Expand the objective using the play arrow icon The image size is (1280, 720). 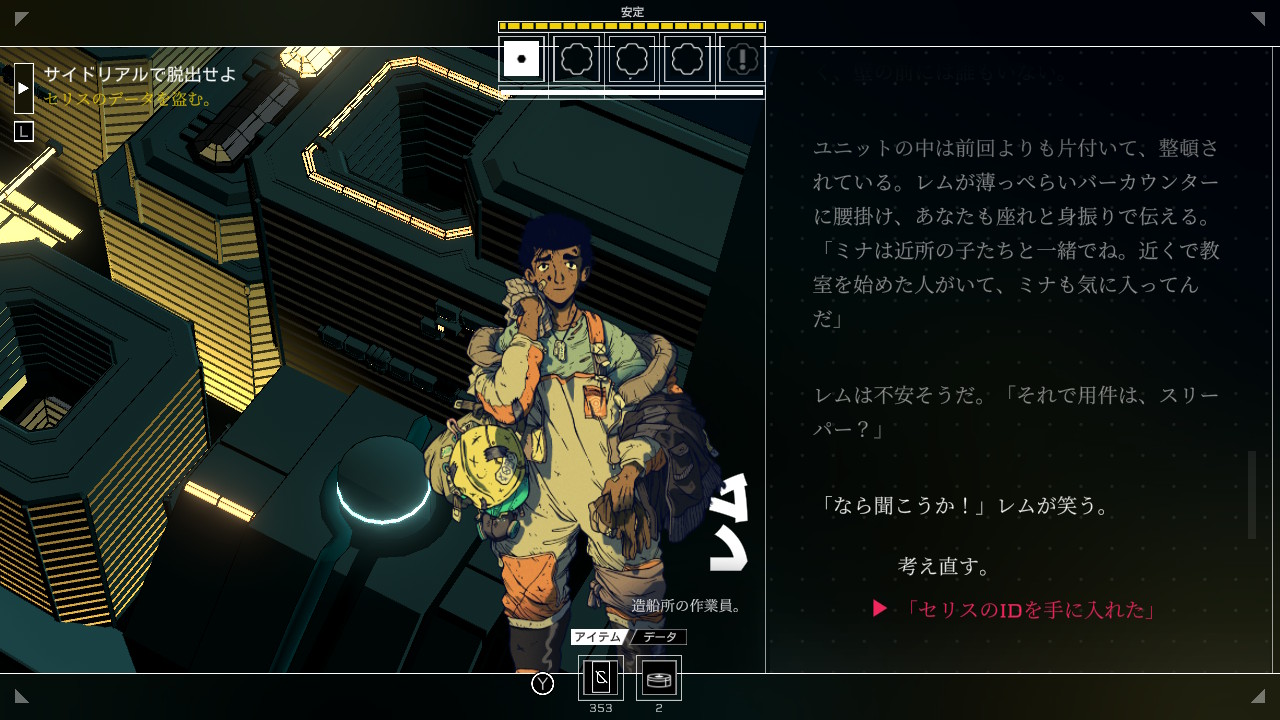point(24,88)
